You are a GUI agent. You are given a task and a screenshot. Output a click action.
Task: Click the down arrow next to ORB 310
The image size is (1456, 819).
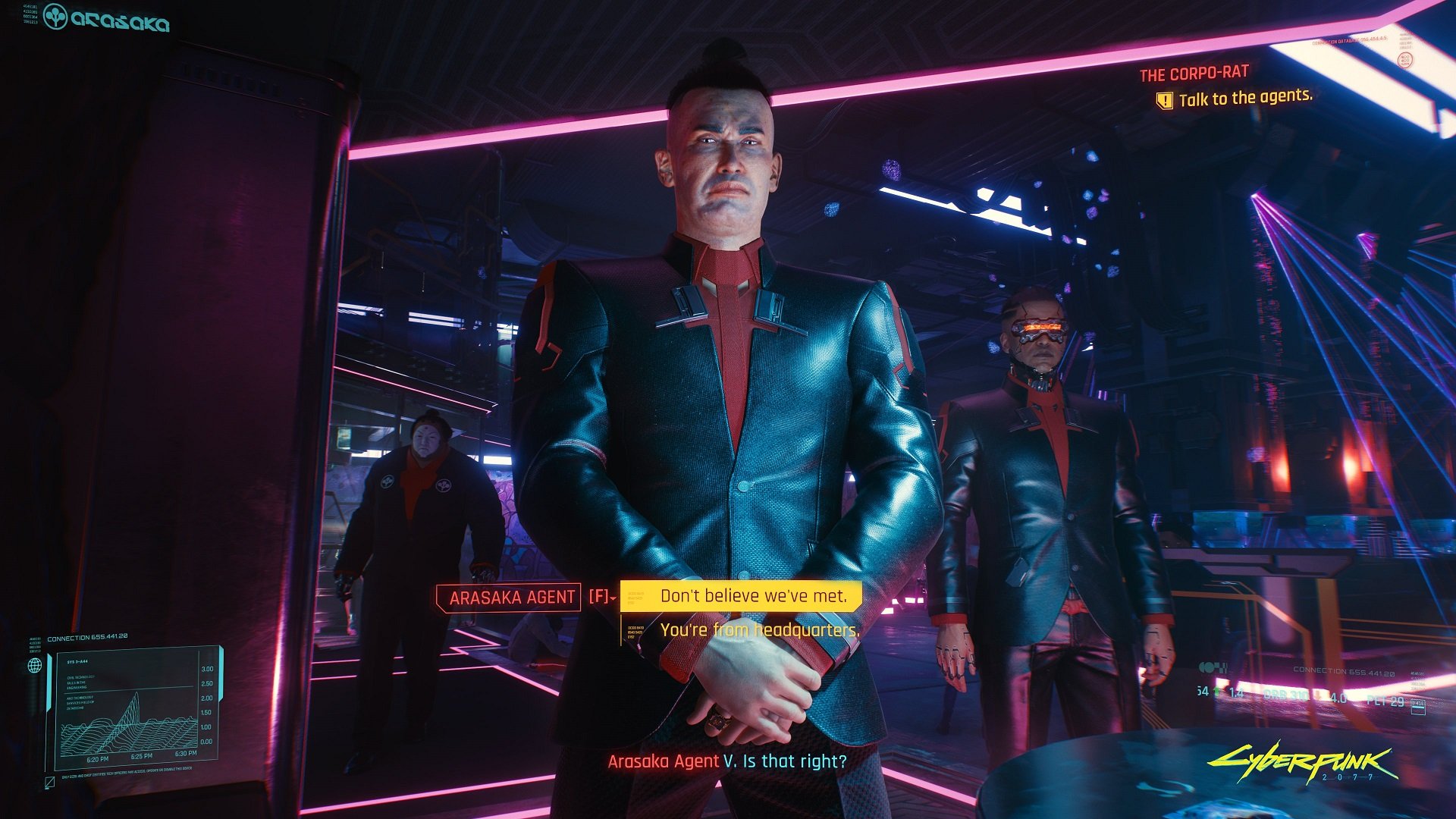[1318, 695]
